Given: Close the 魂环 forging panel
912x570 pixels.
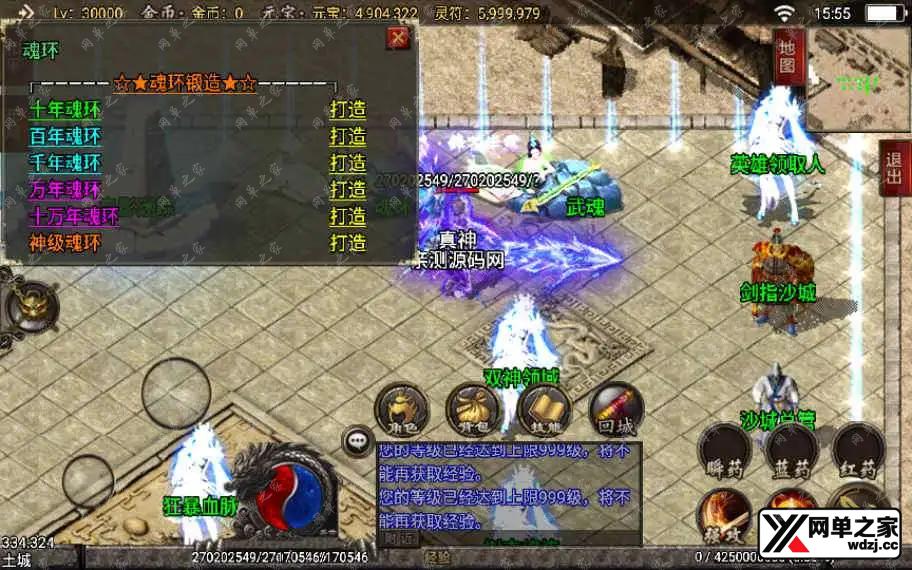Looking at the screenshot, I should click(x=398, y=38).
